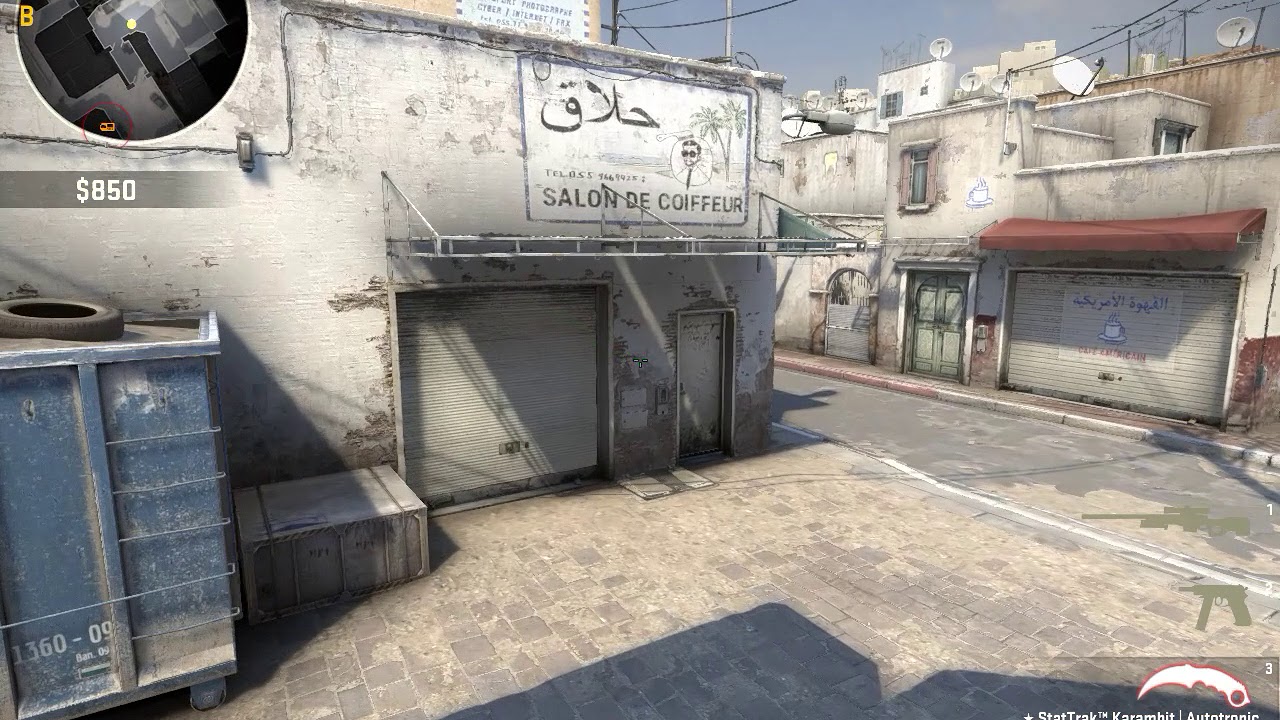1280x720 pixels.
Task: Click the yellow B bombsite label on the radar
Action: coord(27,13)
